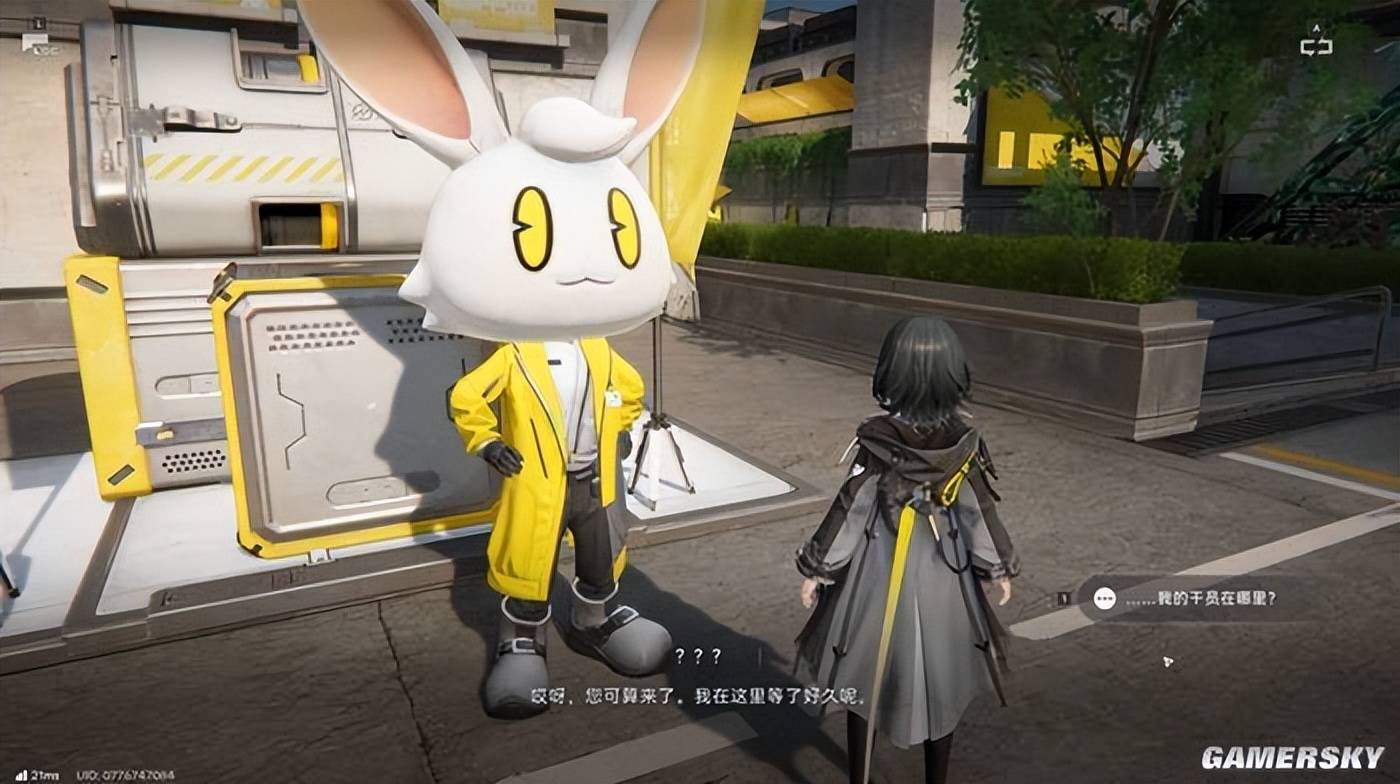Toggle the dialogue auto-play icon
Image resolution: width=1400 pixels, height=784 pixels.
[x=1316, y=43]
